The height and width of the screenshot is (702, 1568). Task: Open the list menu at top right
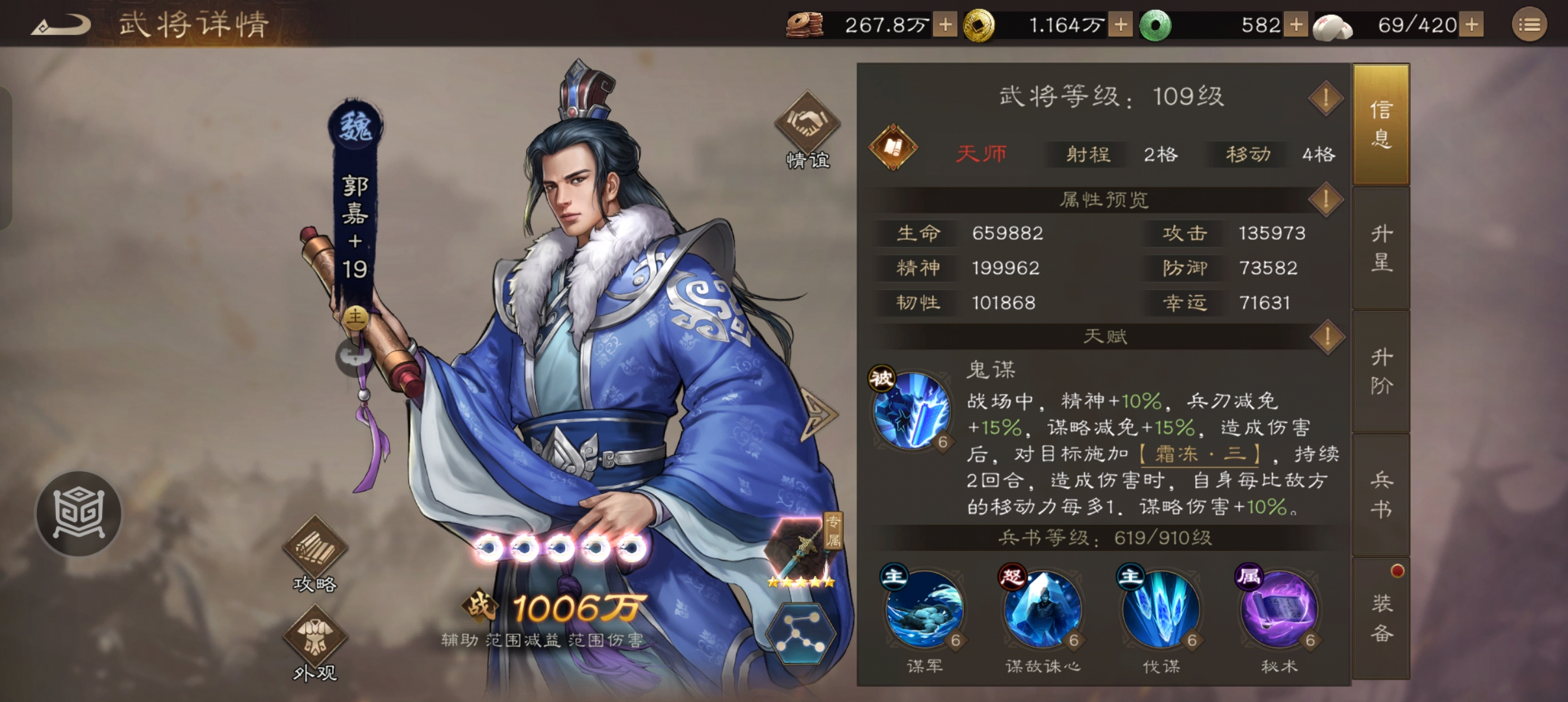click(1530, 25)
